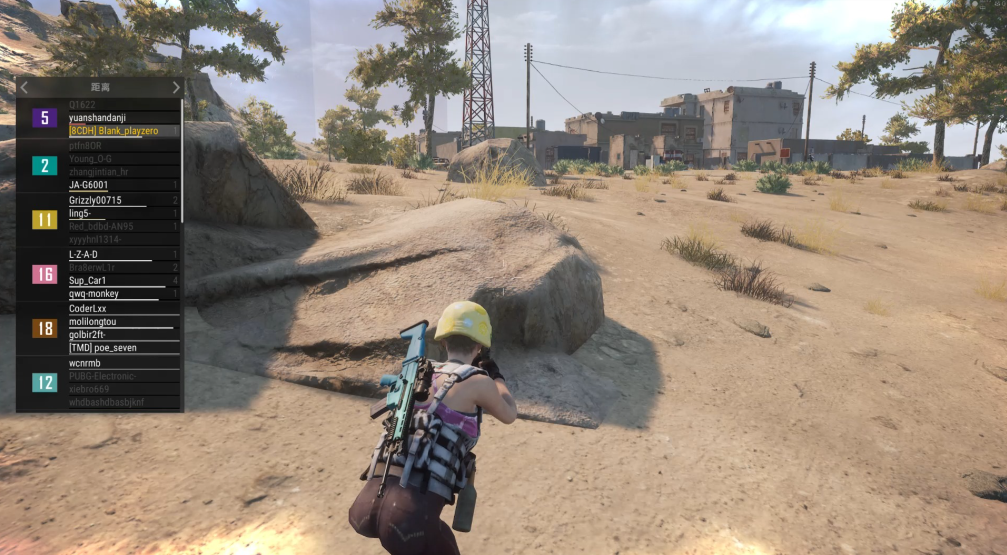Image resolution: width=1007 pixels, height=555 pixels.
Task: Spectate player Grizzly00715
Action: pyautogui.click(x=95, y=200)
